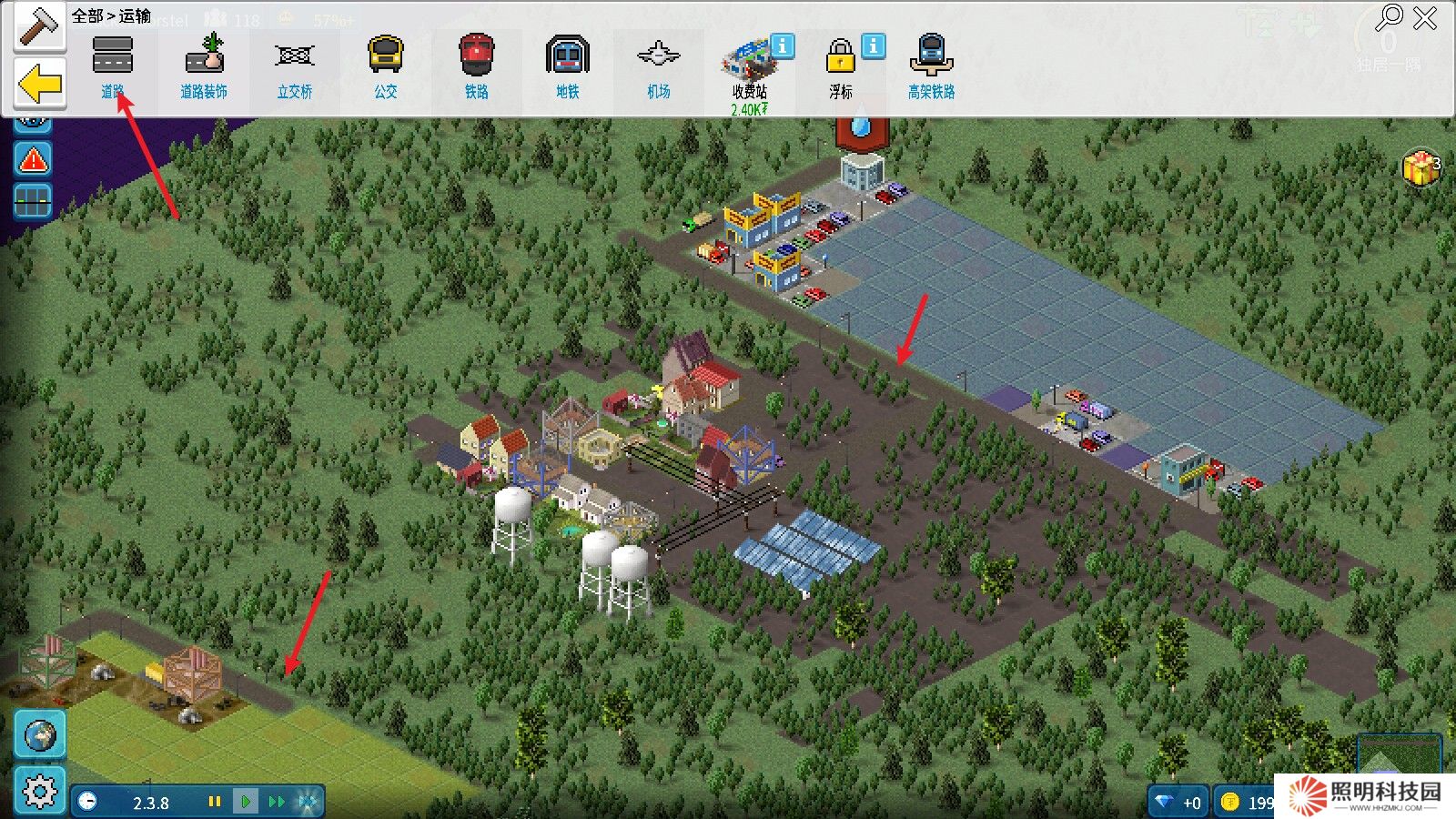Screen dimensions: 1456x819
Task: Open the 公交 bus category
Action: [386, 65]
